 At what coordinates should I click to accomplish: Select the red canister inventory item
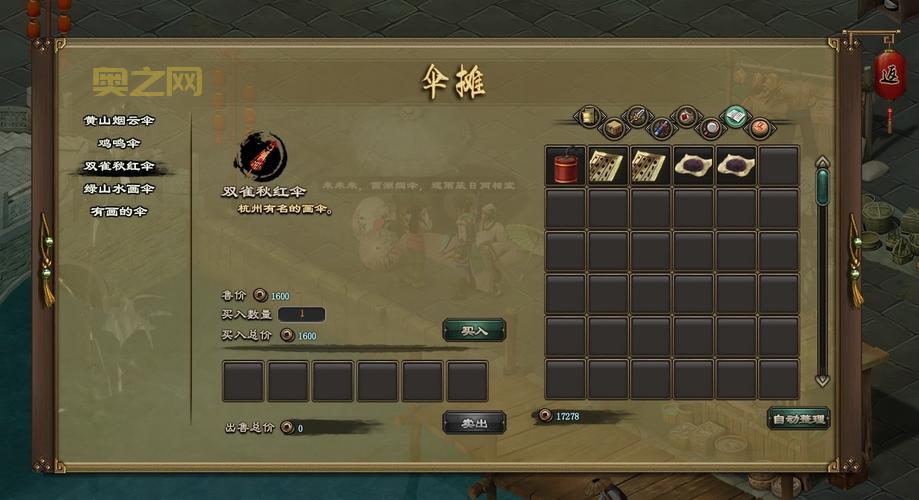pyautogui.click(x=565, y=166)
